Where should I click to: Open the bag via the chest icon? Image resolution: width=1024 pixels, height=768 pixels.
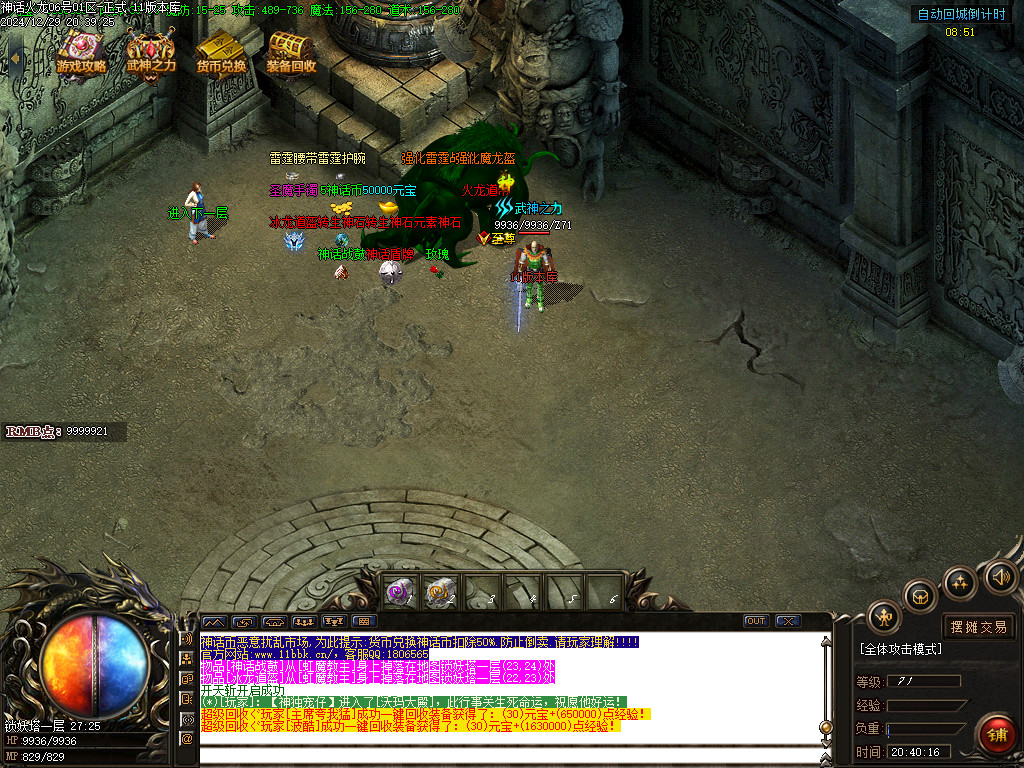point(921,597)
